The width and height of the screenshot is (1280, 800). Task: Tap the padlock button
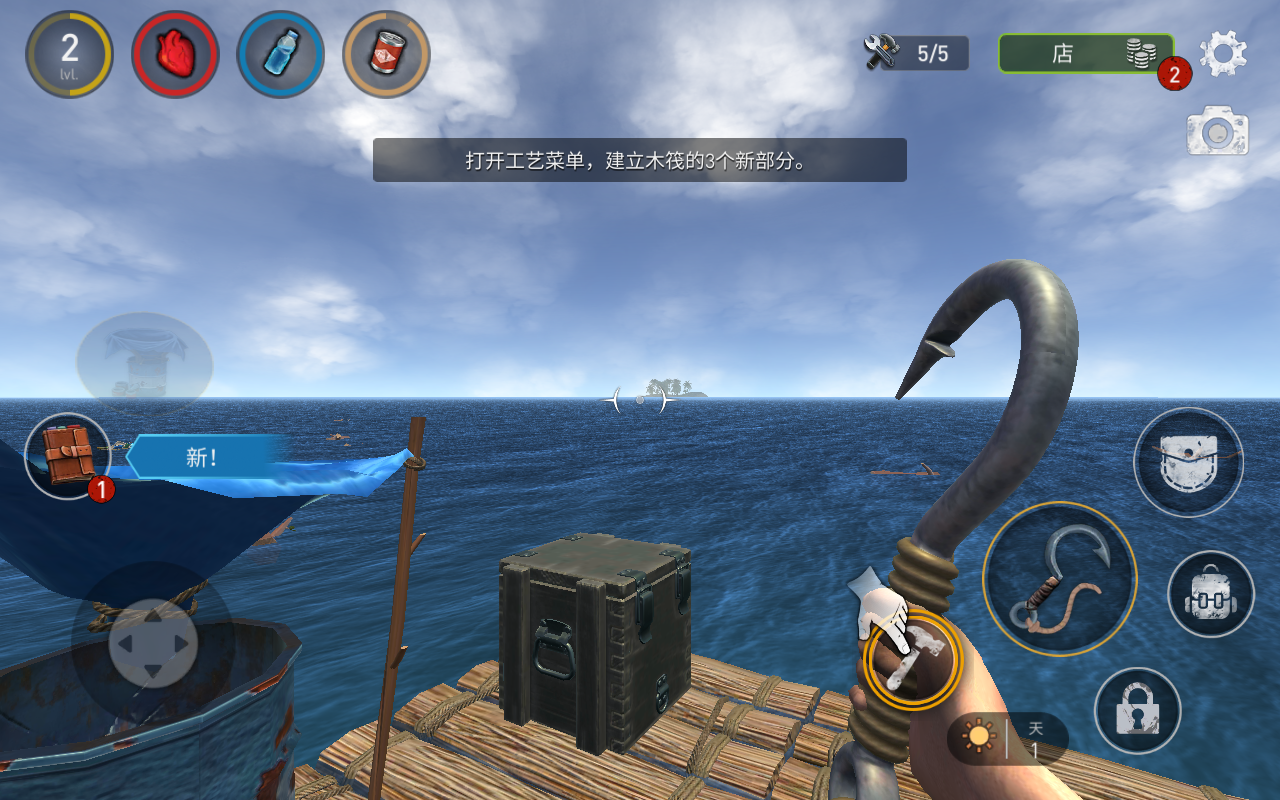pyautogui.click(x=1137, y=710)
